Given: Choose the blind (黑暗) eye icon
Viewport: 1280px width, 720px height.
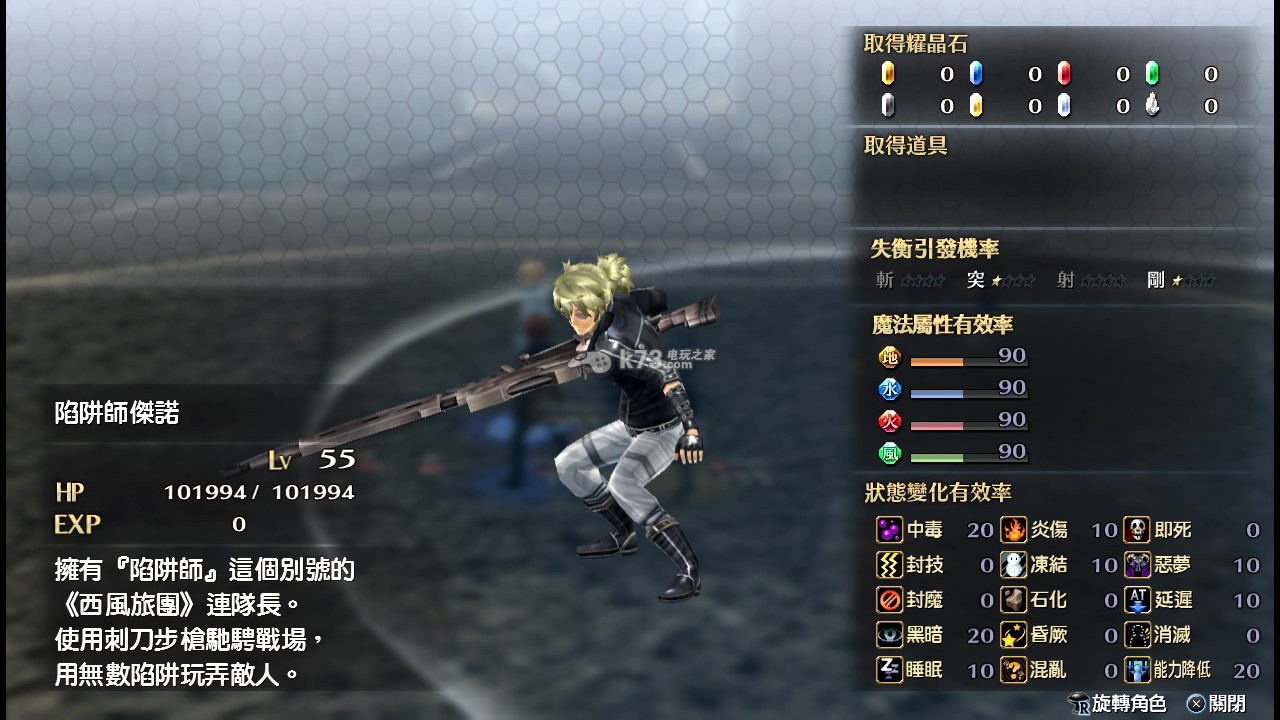Looking at the screenshot, I should coord(889,635).
